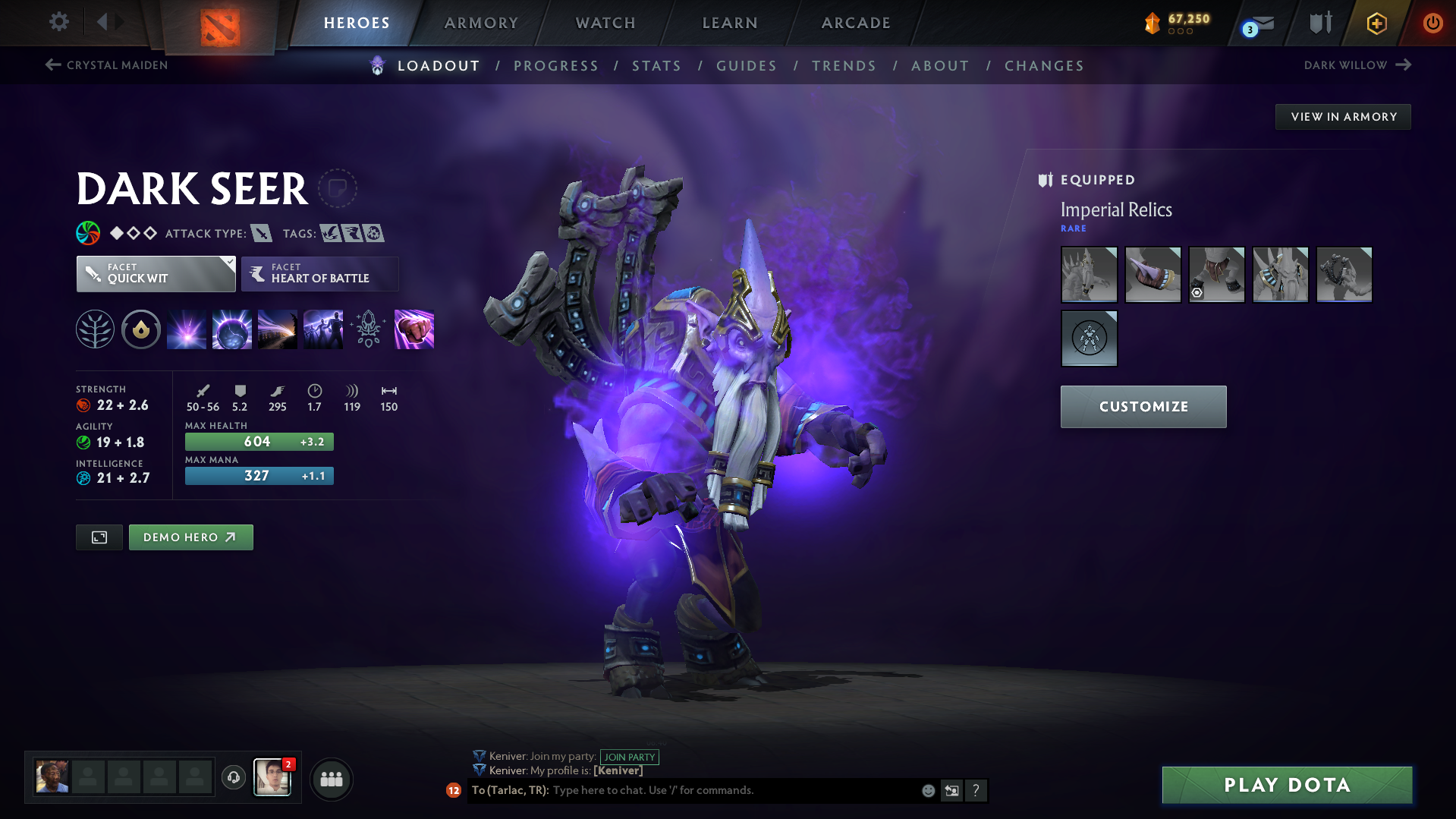1456x819 pixels.
Task: Switch to the Heart of Battle facet
Action: point(319,273)
